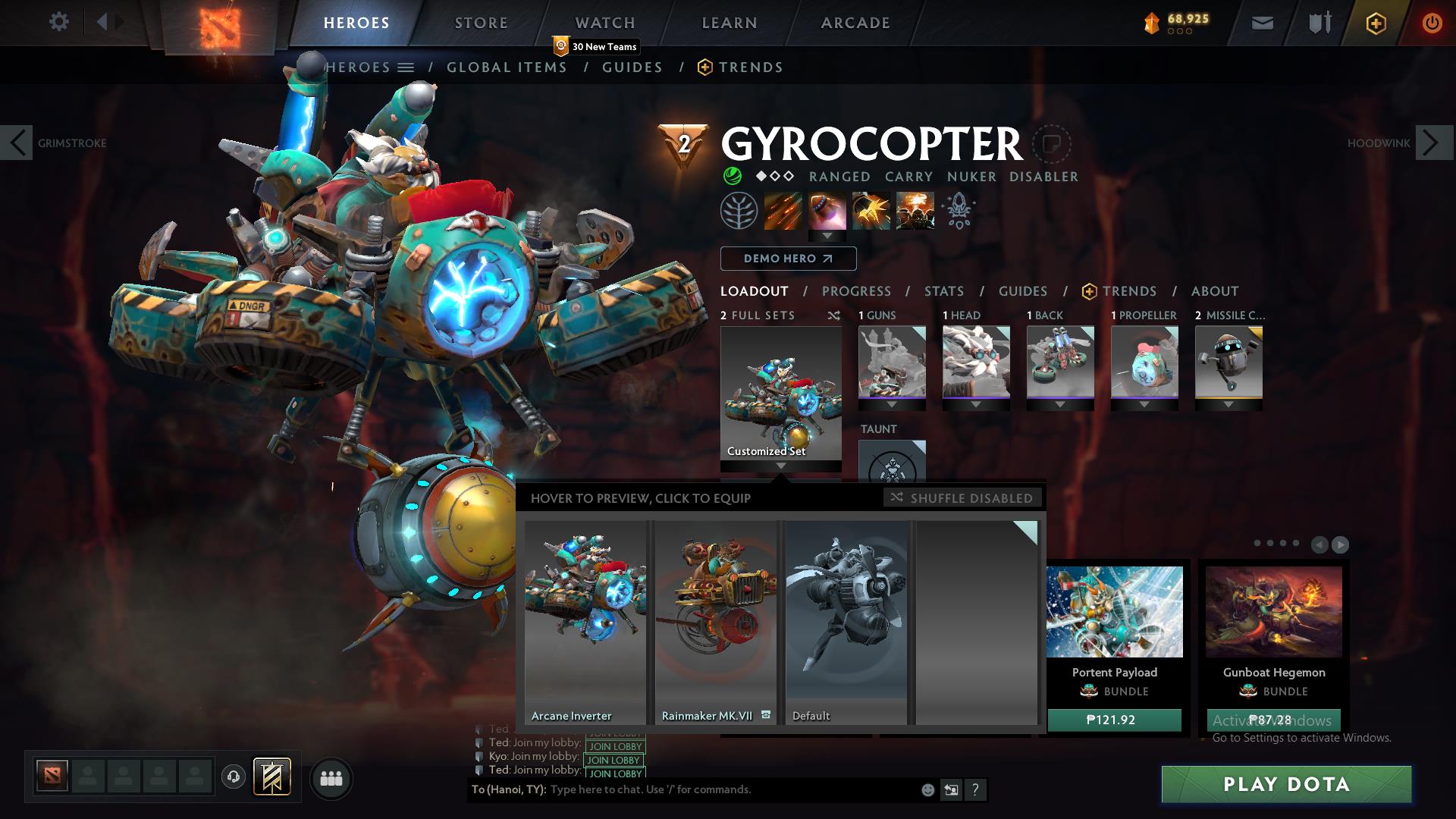Open the notifications envelope
The width and height of the screenshot is (1456, 819).
pyautogui.click(x=1261, y=22)
